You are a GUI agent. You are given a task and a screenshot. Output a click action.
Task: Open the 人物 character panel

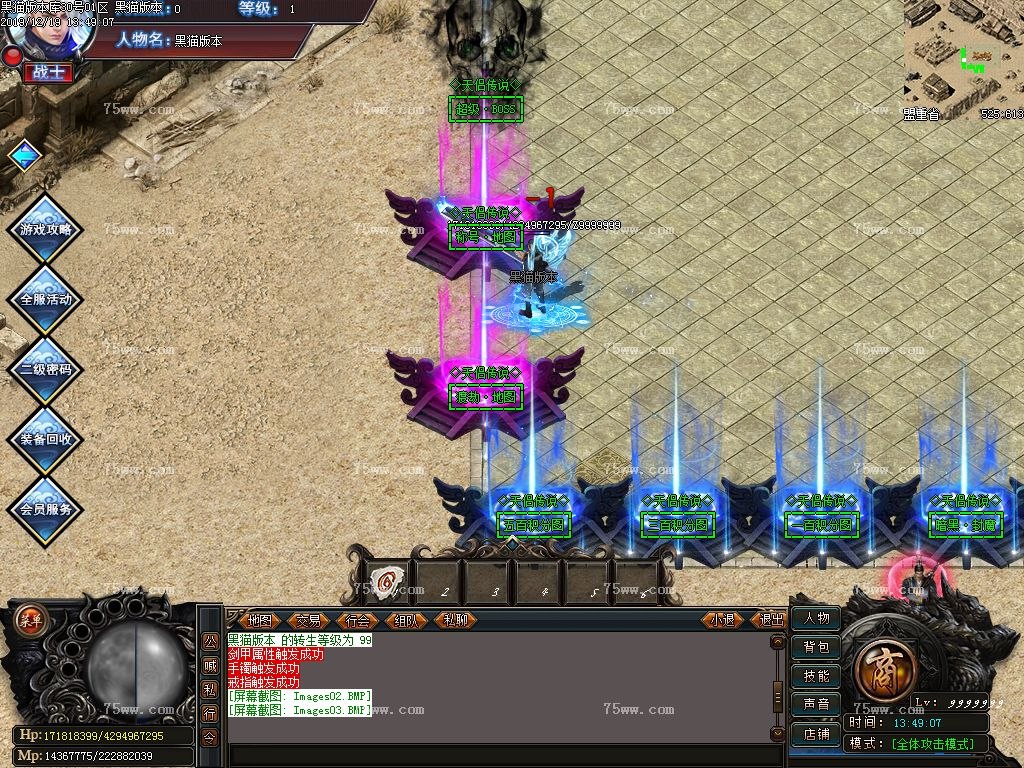tap(816, 619)
